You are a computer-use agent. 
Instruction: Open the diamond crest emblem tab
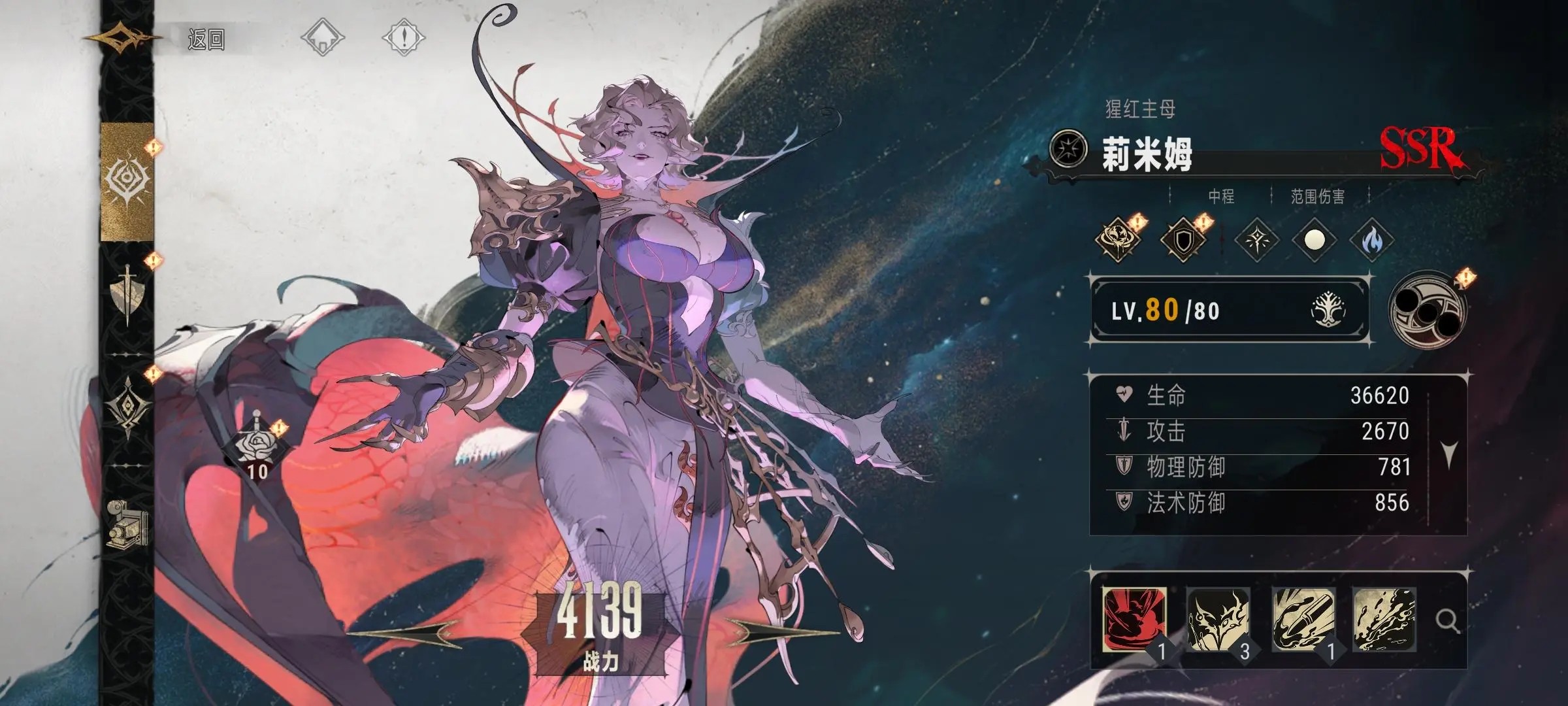click(x=127, y=408)
